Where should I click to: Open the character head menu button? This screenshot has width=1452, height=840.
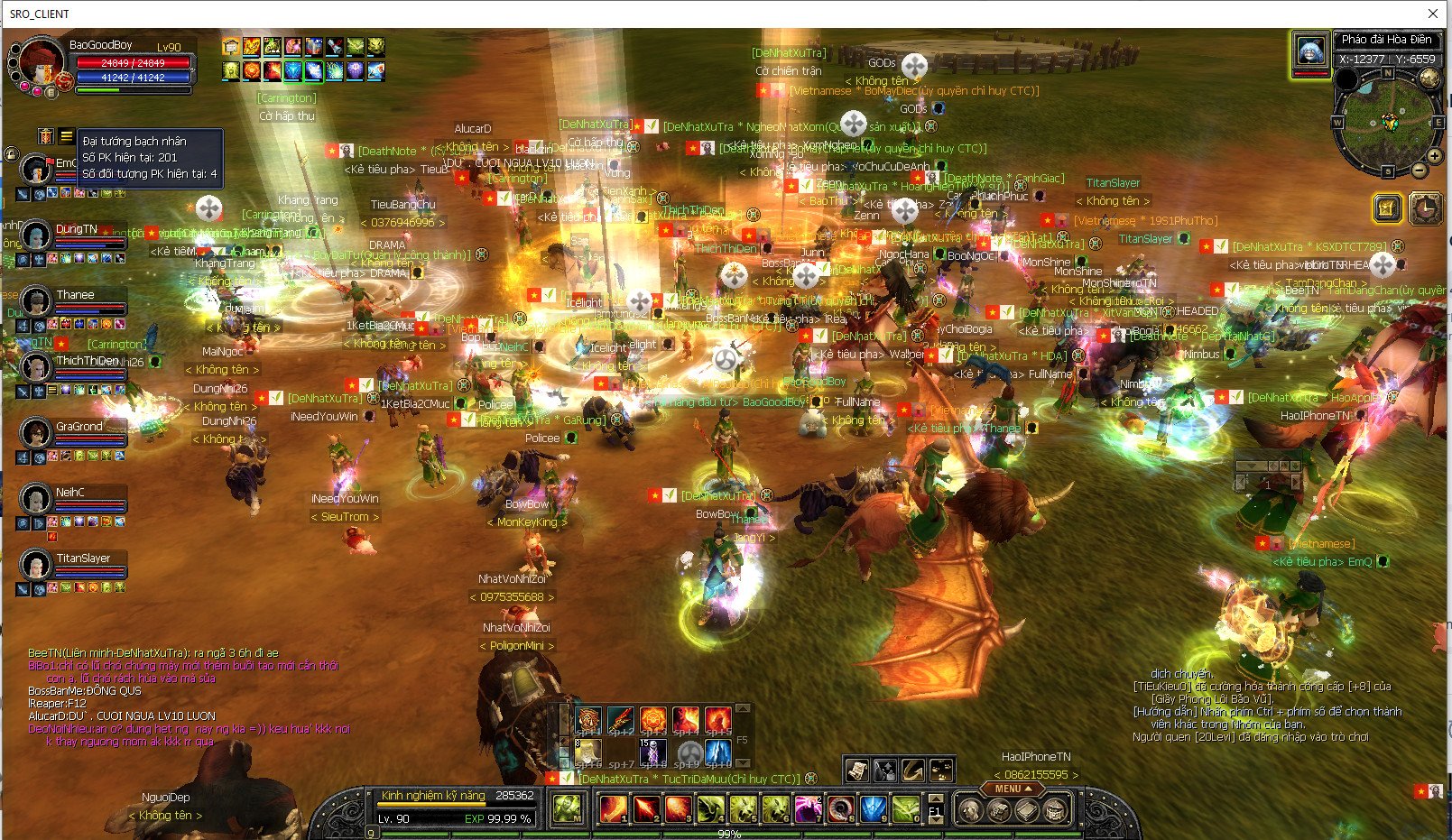point(970,809)
